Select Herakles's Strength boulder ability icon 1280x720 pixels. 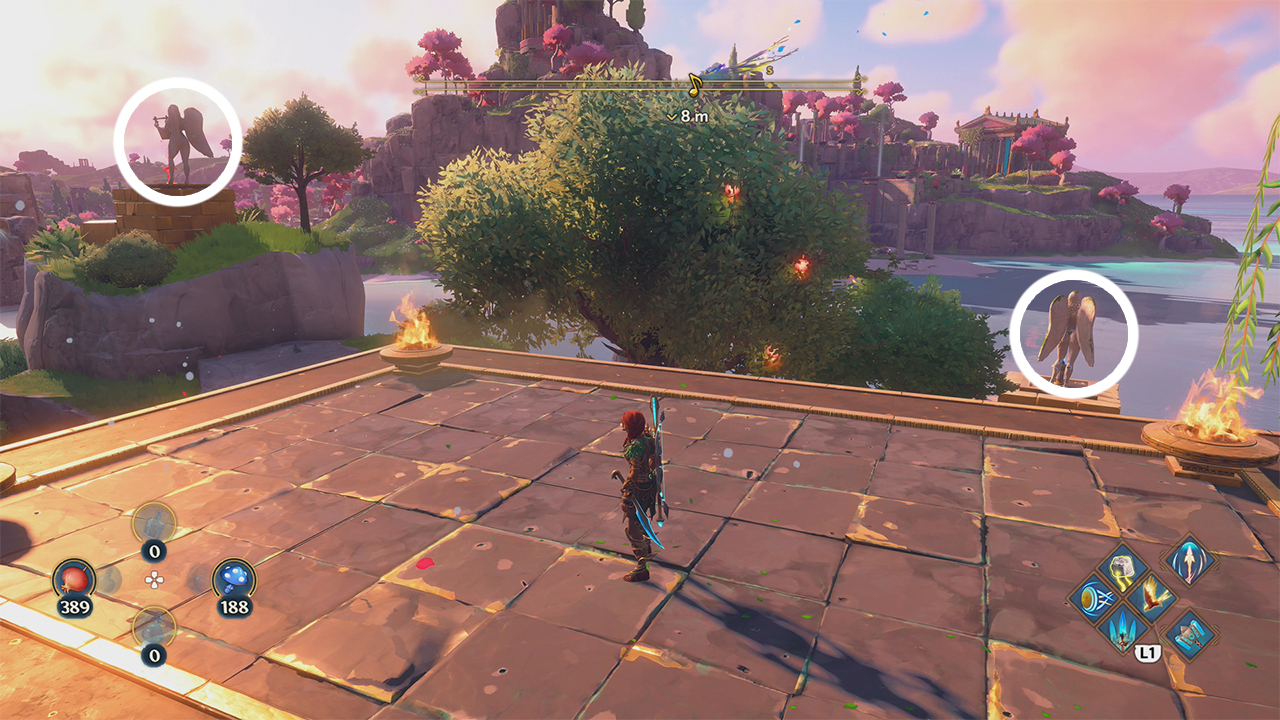click(1121, 568)
